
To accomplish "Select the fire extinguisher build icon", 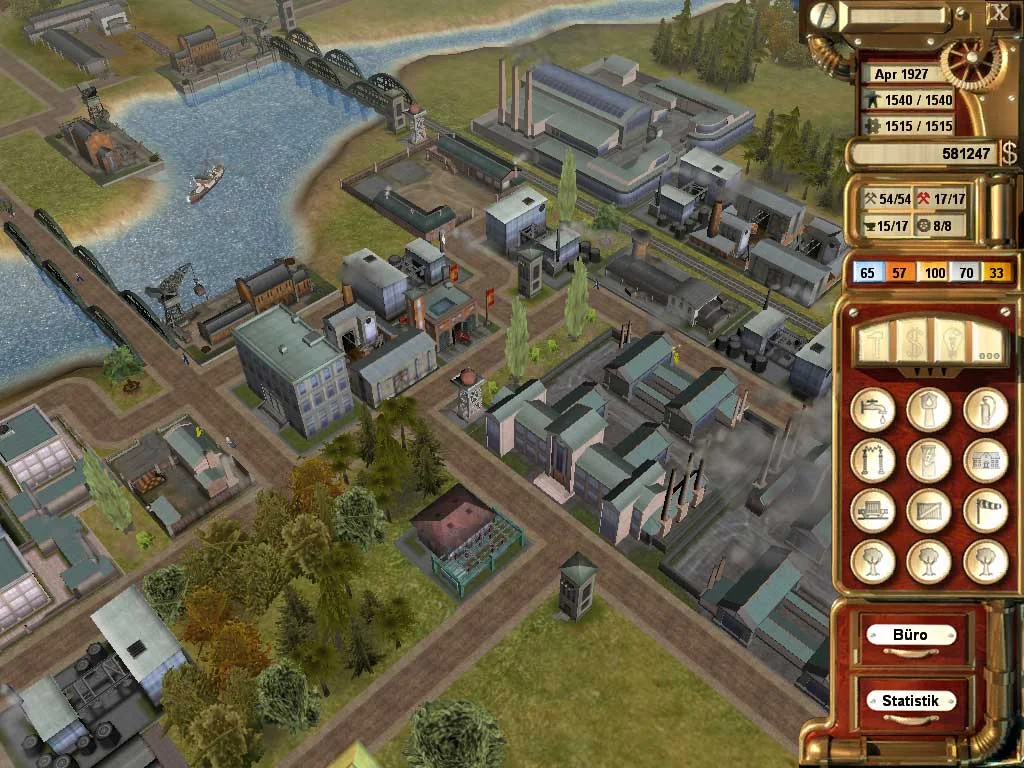I will click(985, 409).
